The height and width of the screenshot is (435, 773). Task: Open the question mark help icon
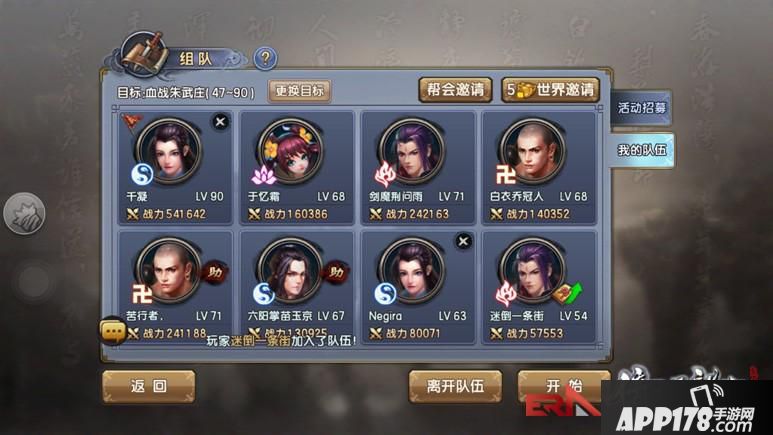(265, 59)
